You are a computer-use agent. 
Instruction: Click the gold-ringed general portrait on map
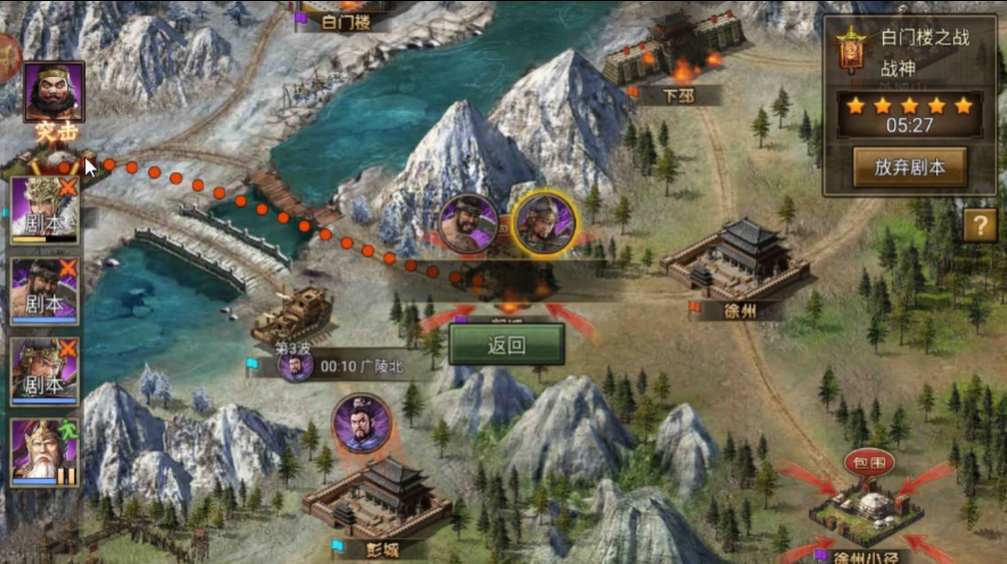click(x=544, y=222)
